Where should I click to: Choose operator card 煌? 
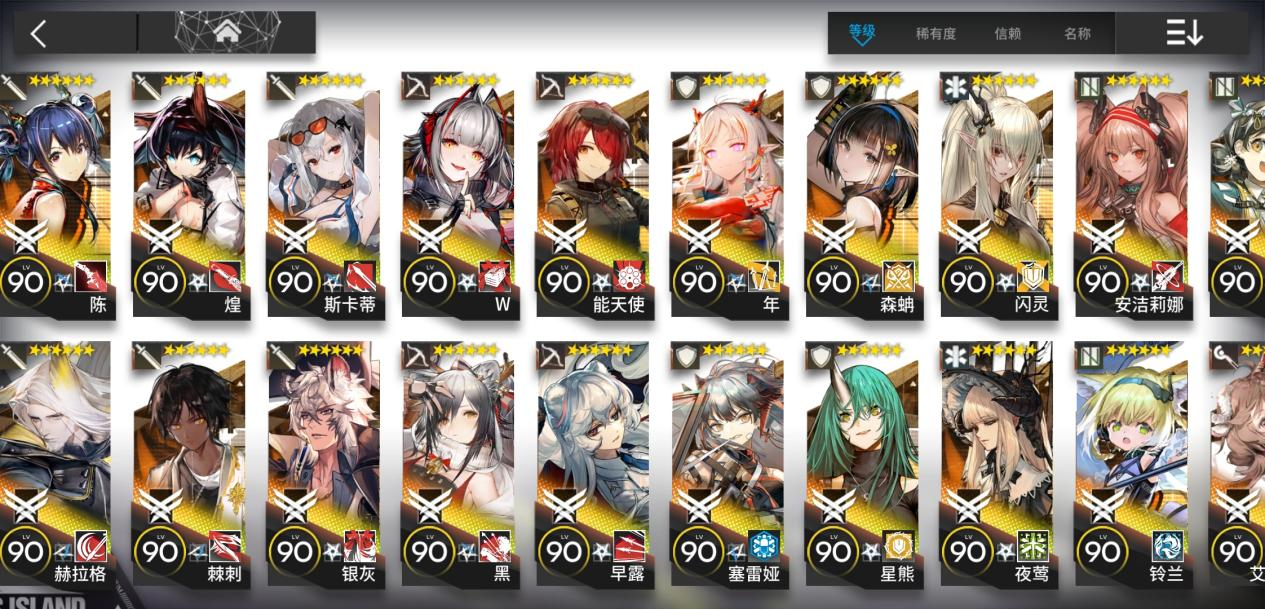(189, 190)
